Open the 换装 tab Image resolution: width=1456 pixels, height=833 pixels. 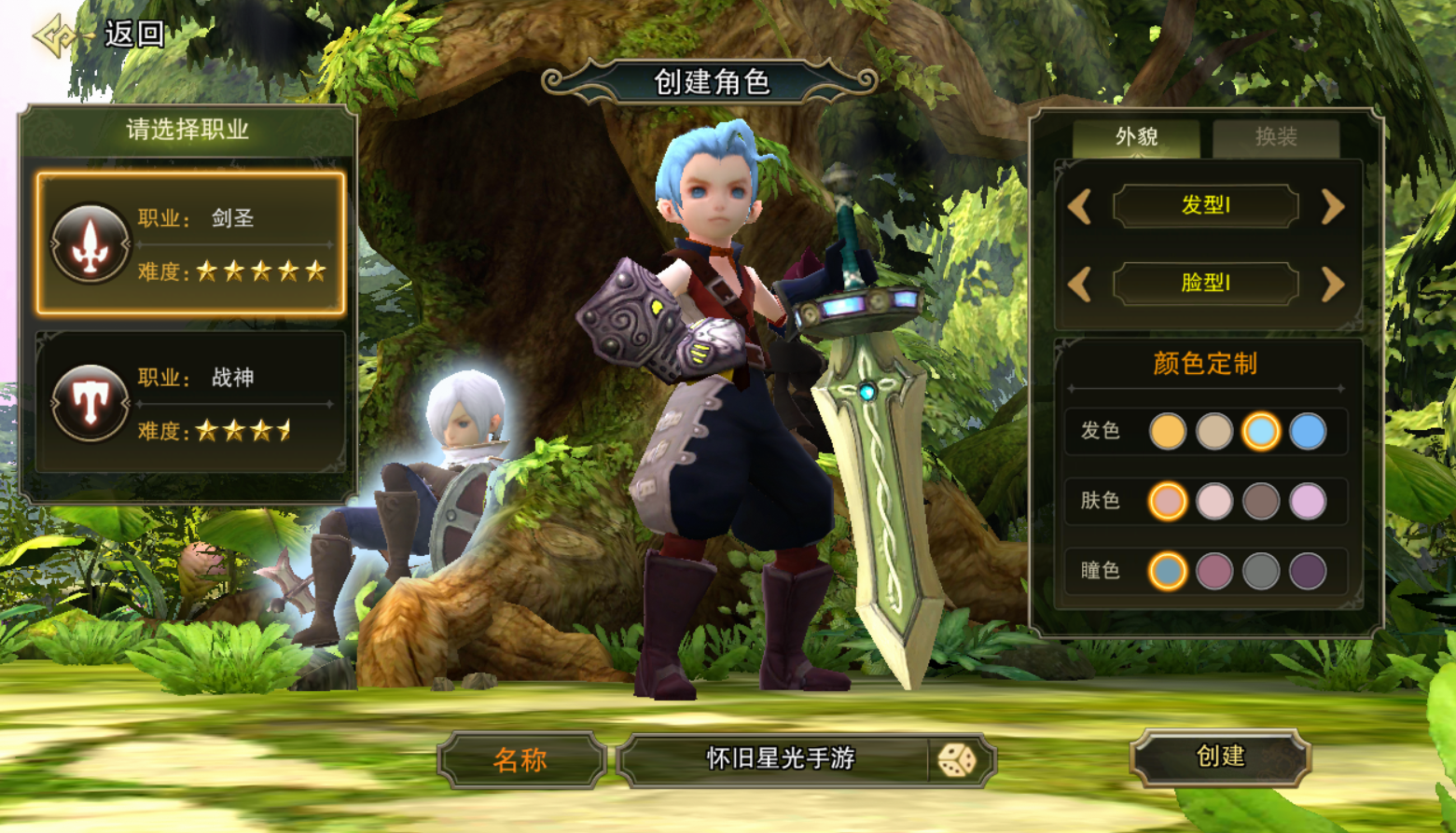[1275, 137]
